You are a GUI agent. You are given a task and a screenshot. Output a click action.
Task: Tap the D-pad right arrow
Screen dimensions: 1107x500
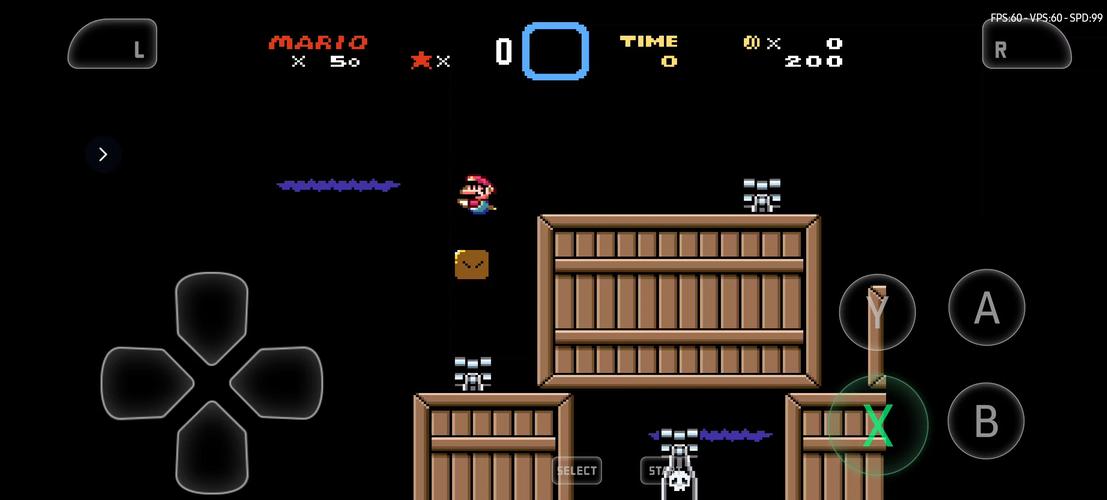tap(277, 383)
